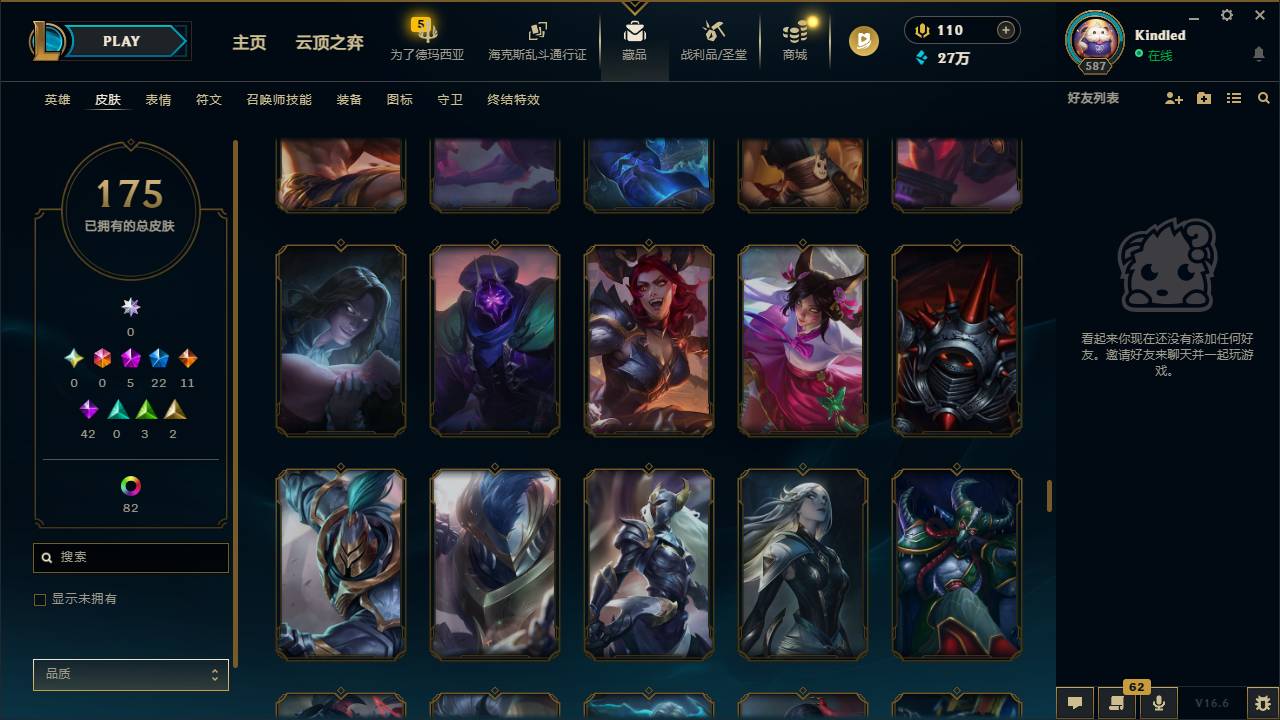Mute the microphone icon in bottom bar
Image resolution: width=1280 pixels, height=720 pixels.
pos(1158,702)
